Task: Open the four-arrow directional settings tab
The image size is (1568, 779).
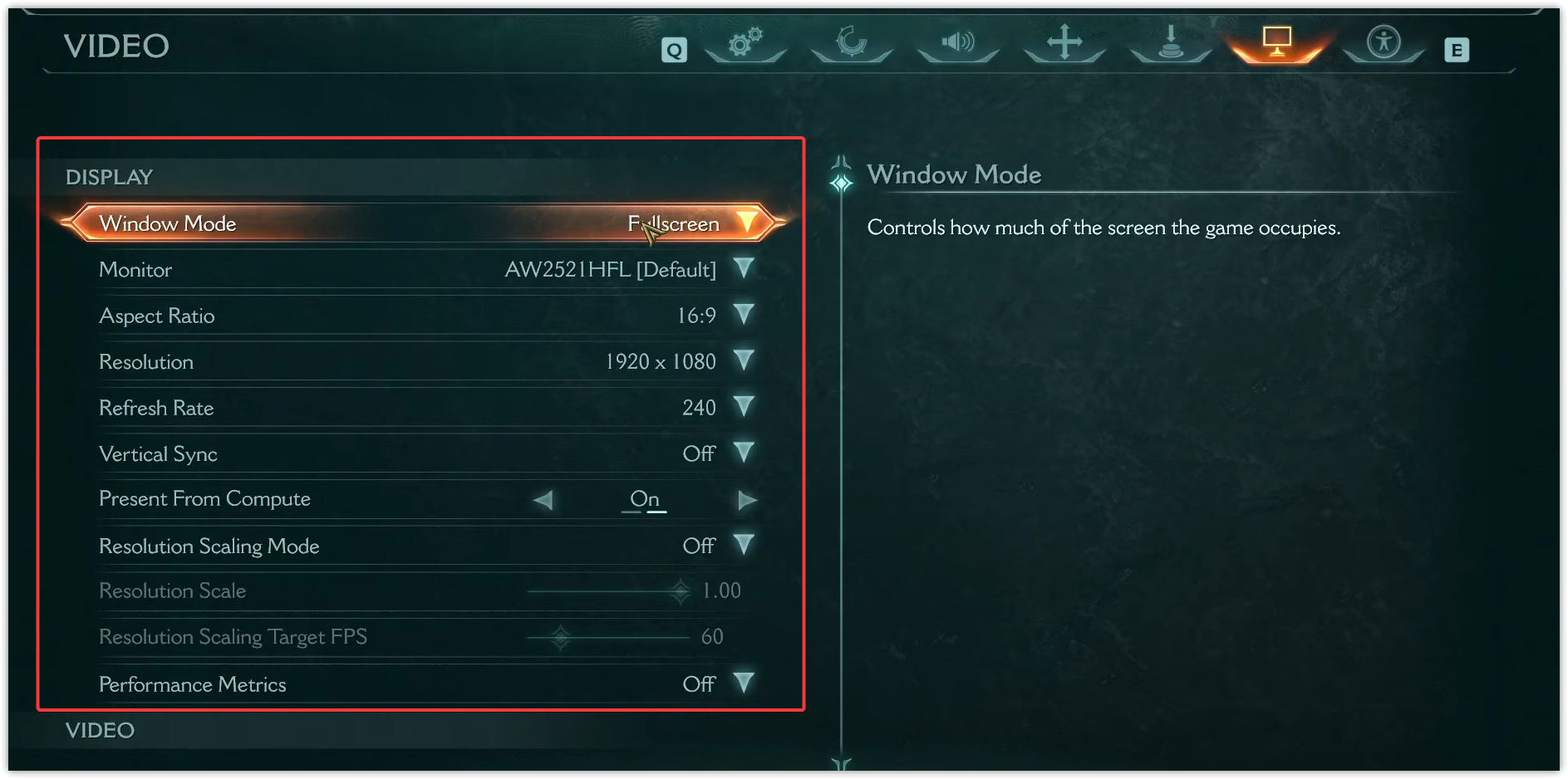Action: coord(1064,42)
